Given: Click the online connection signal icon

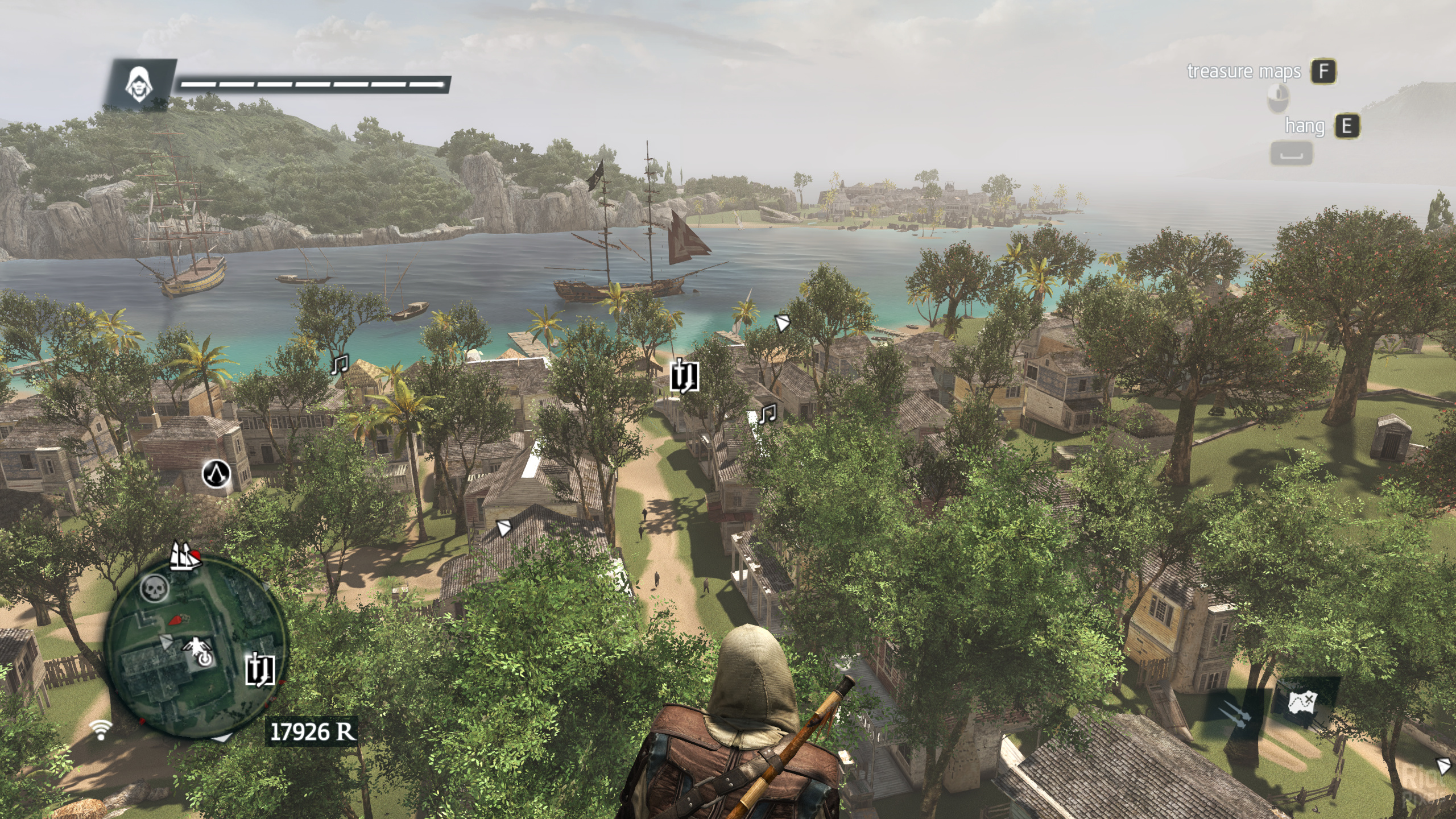Looking at the screenshot, I should [x=101, y=729].
